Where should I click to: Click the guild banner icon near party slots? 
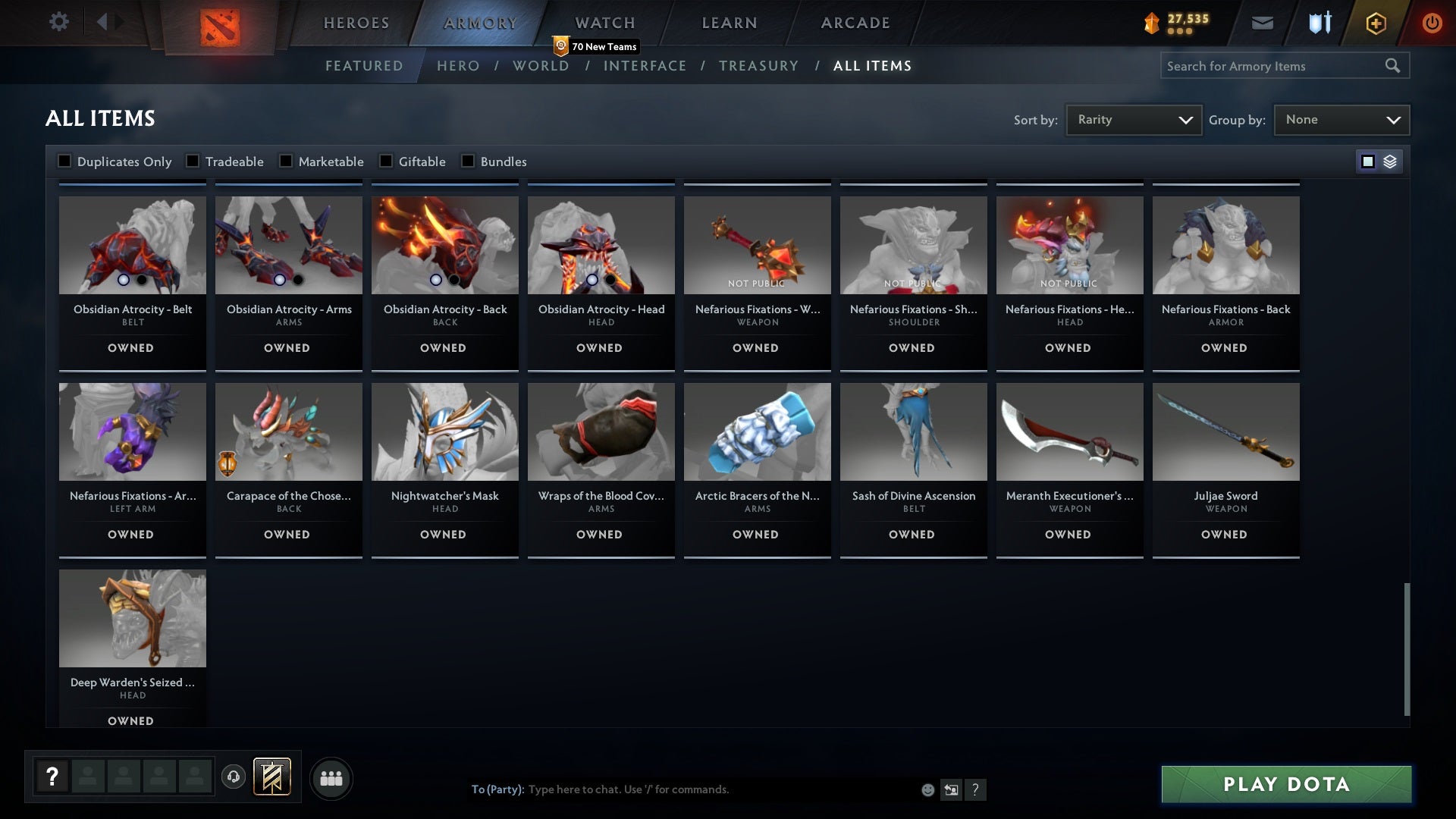(271, 777)
